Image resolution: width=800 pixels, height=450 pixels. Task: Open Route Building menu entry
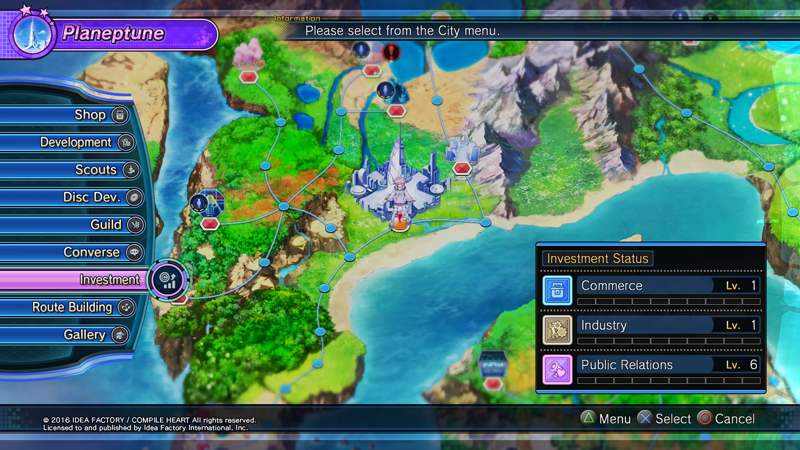[x=72, y=308]
